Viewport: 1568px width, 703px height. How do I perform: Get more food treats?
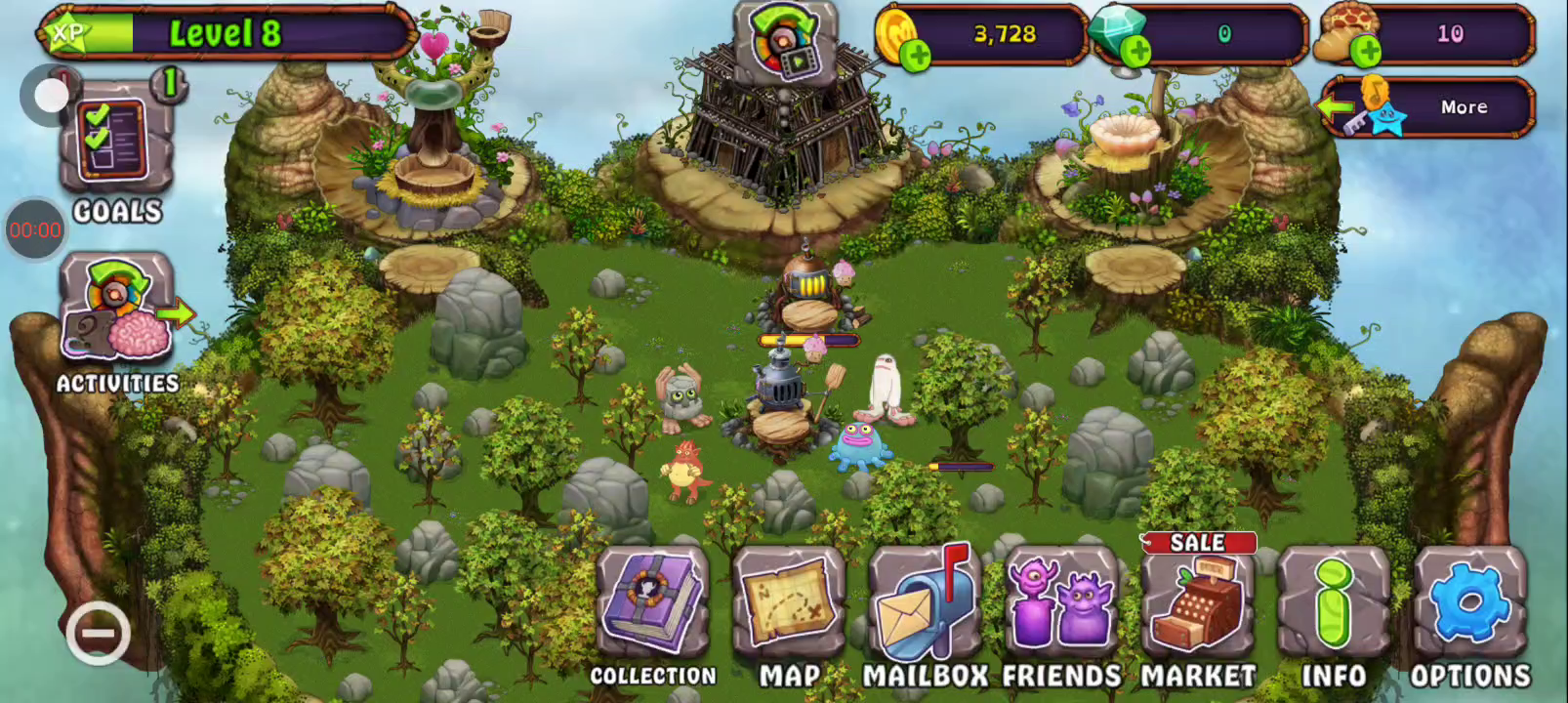pos(1365,53)
